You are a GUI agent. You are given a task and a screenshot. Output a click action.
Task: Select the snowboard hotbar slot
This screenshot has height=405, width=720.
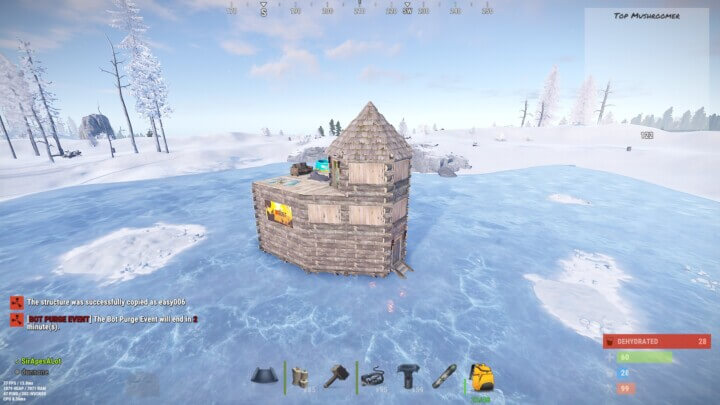click(445, 377)
